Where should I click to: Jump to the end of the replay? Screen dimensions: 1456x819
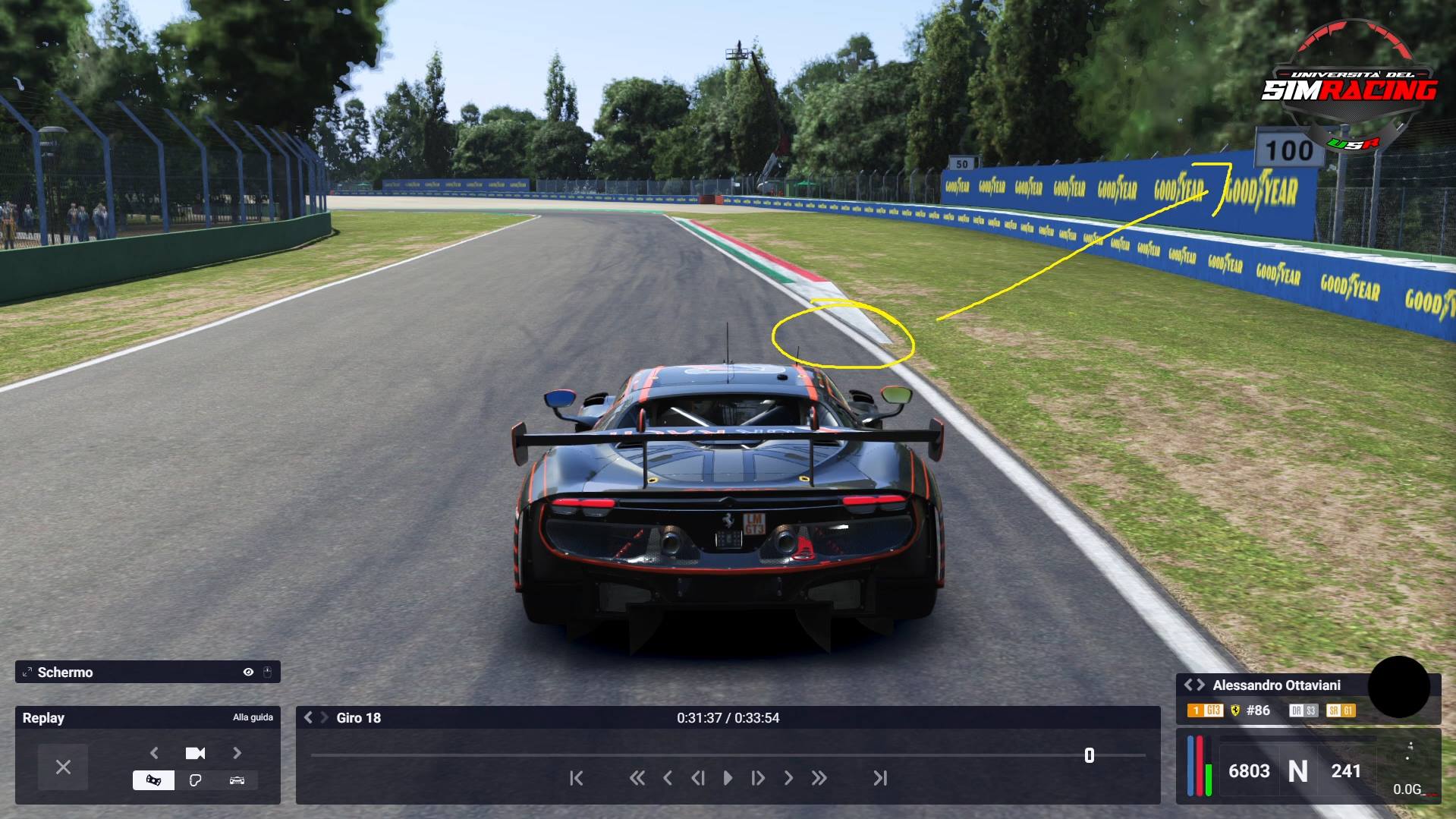coord(879,778)
